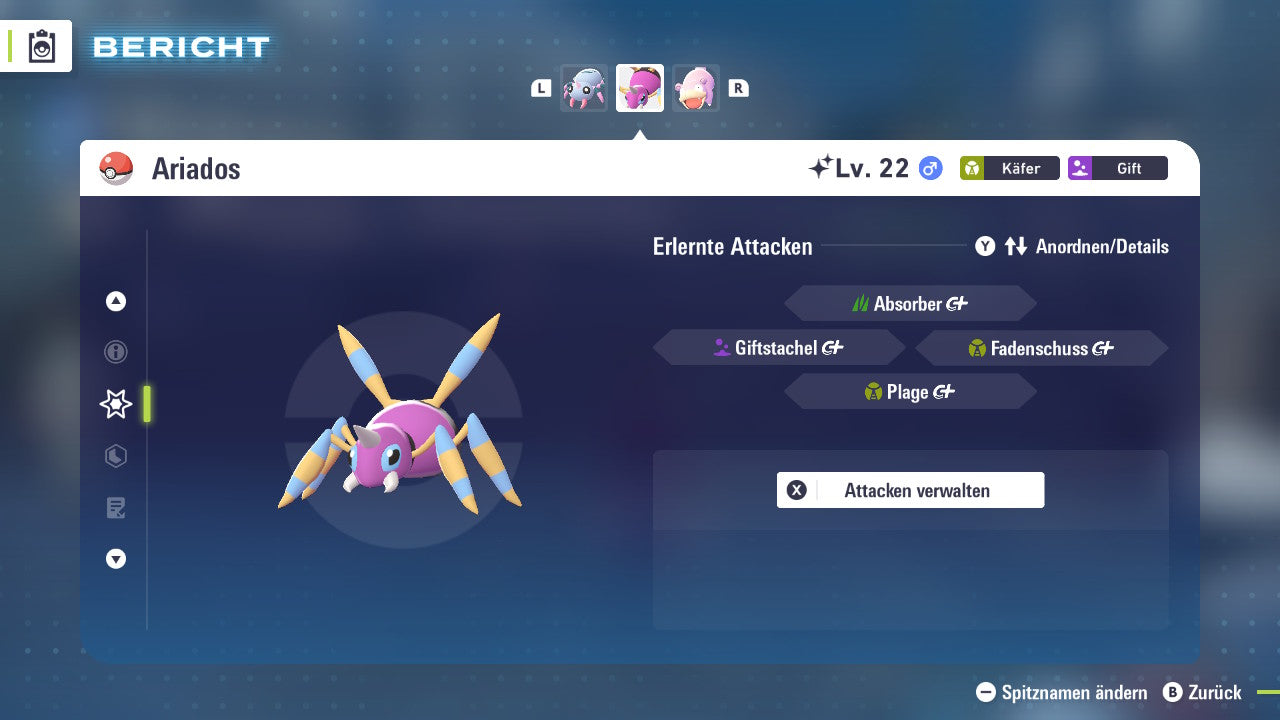Image resolution: width=1280 pixels, height=720 pixels.
Task: Click the shield badge icon in the sidebar
Action: pos(115,456)
